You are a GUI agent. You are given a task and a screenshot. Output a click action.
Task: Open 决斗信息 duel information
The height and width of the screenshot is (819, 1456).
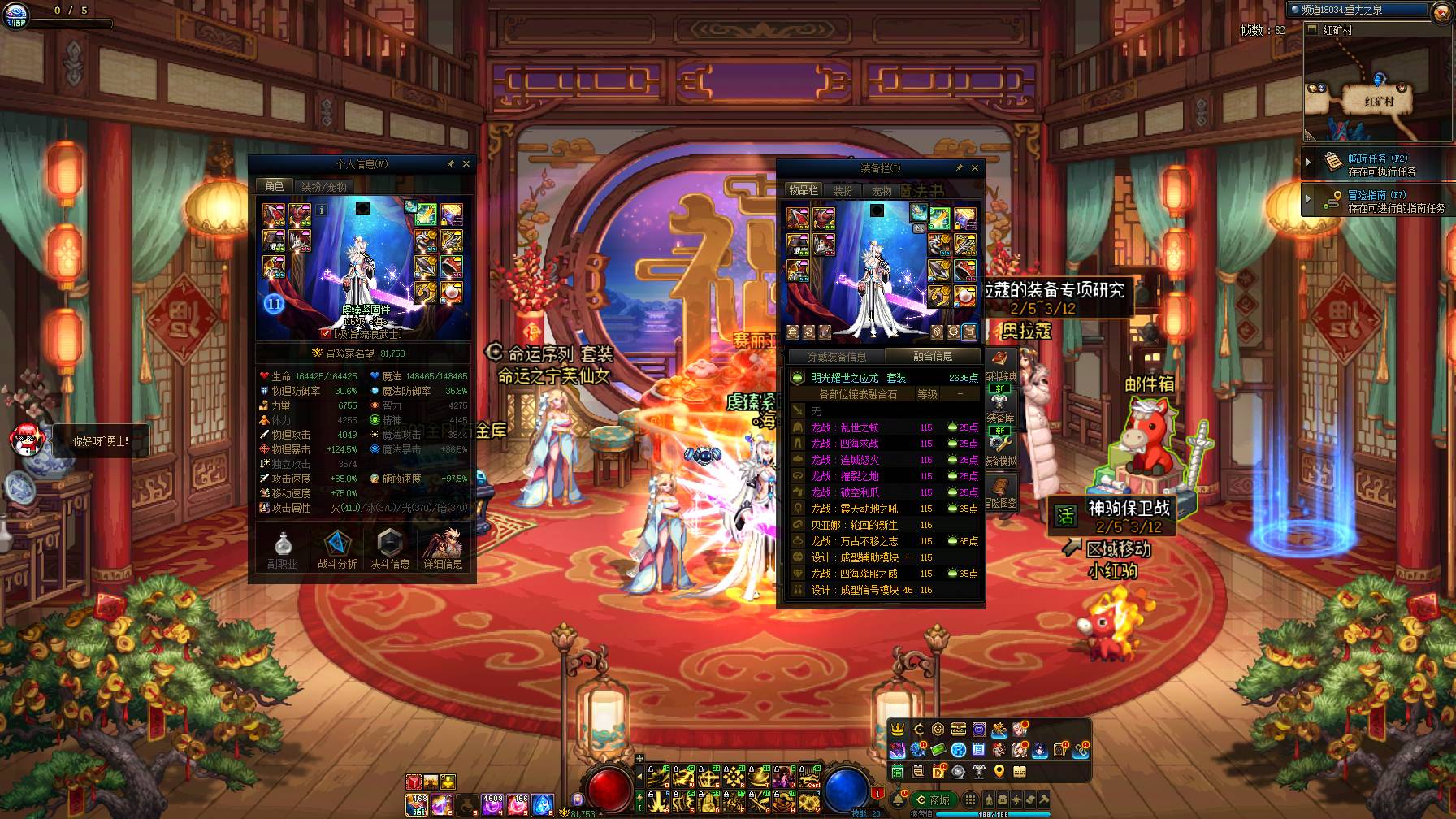click(x=390, y=550)
